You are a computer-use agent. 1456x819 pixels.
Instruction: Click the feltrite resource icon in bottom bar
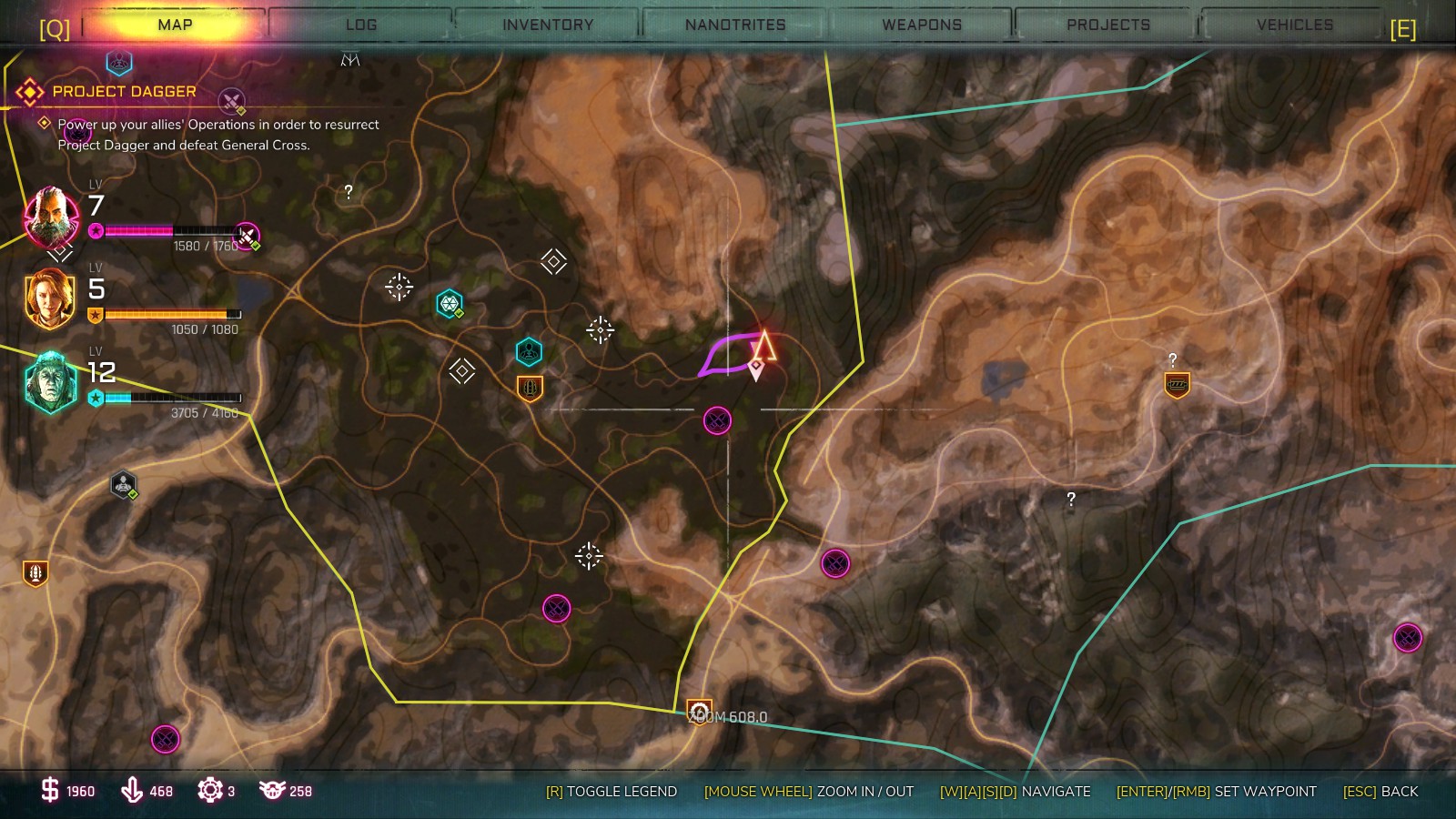click(133, 791)
